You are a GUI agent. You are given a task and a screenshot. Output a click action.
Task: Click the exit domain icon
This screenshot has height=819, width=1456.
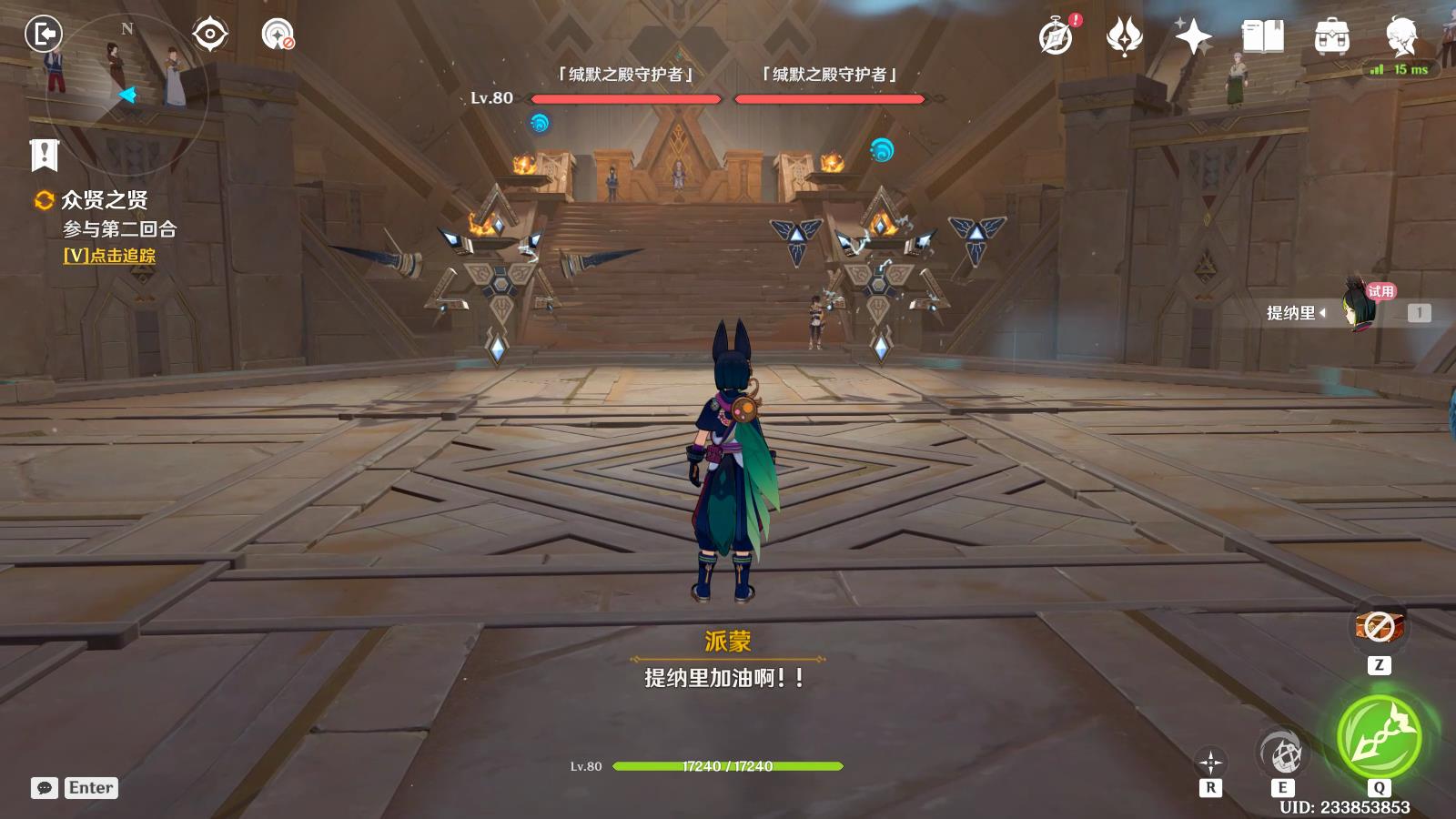[42, 35]
